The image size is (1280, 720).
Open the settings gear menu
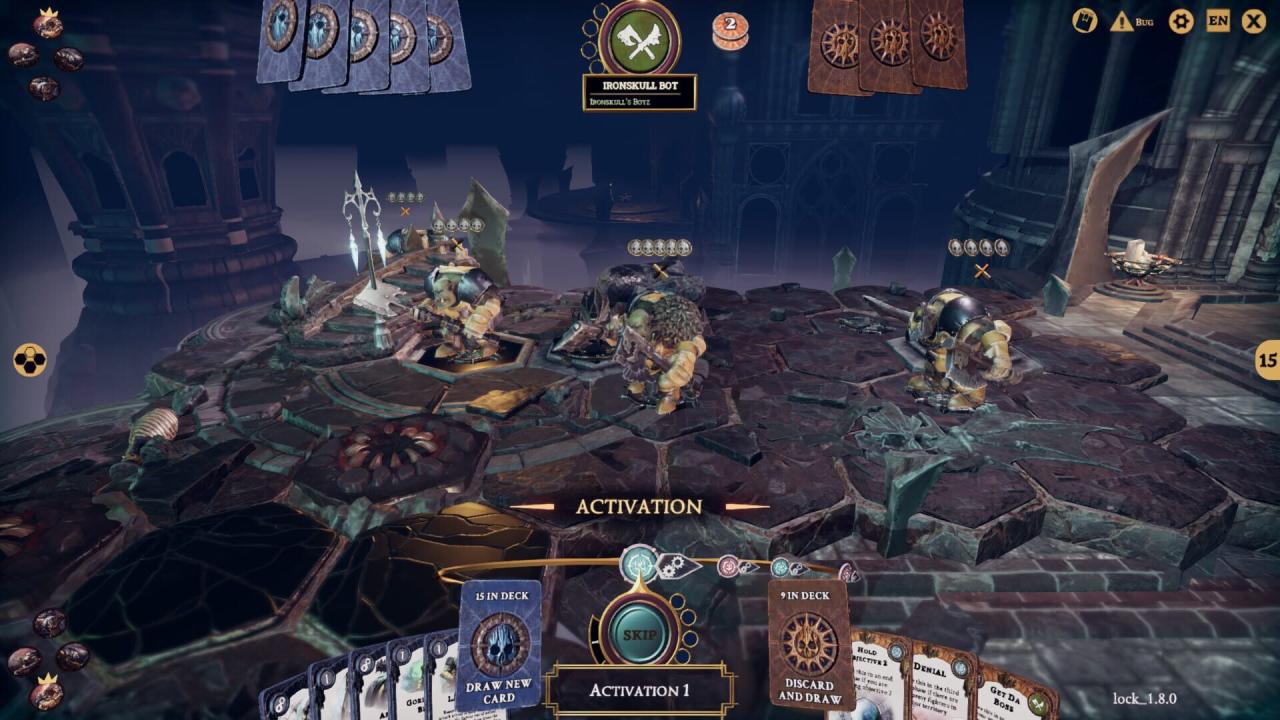1181,21
